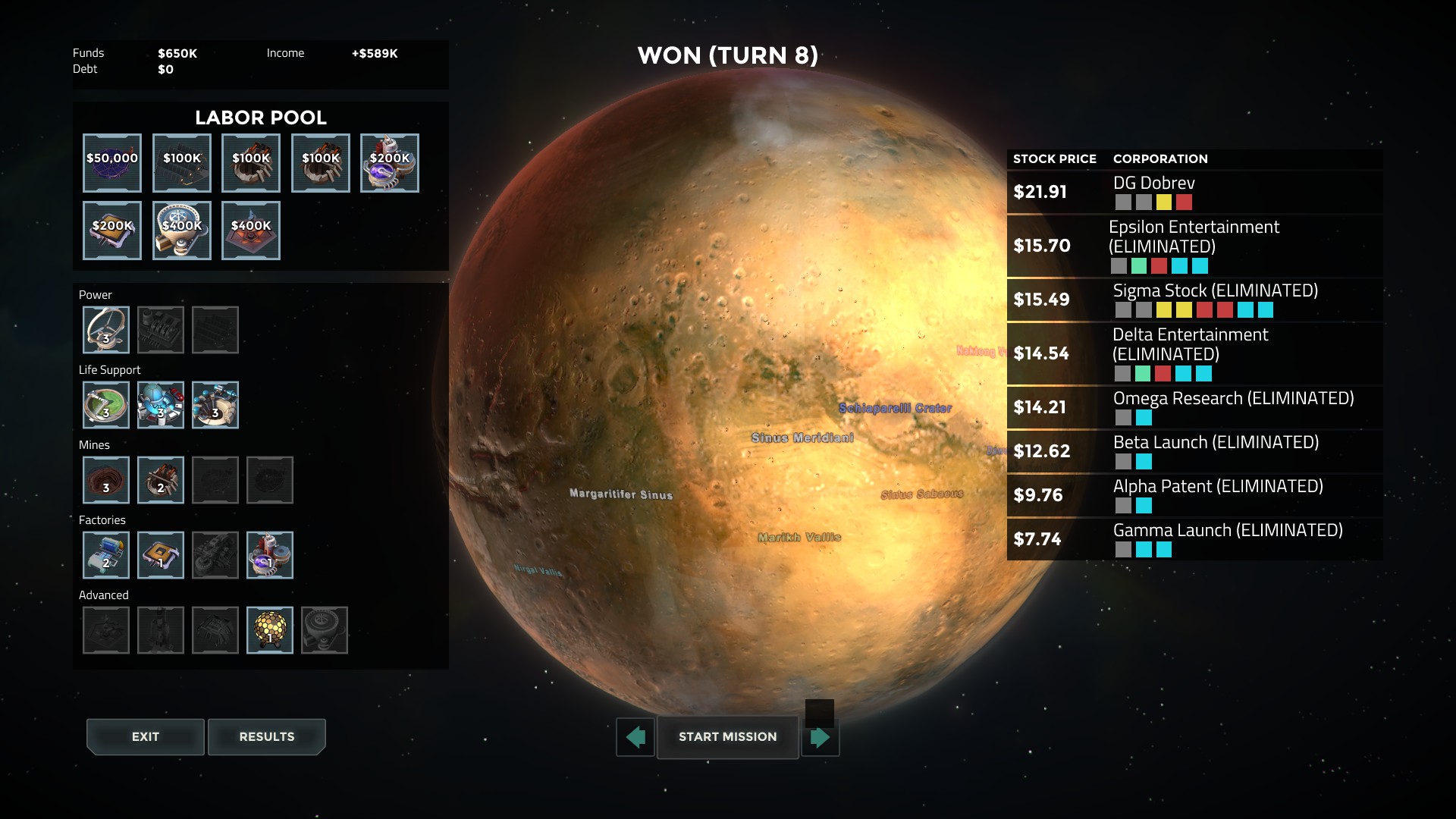Choose the $200K electronics factory labor
Image resolution: width=1456 pixels, height=819 pixels.
112,231
